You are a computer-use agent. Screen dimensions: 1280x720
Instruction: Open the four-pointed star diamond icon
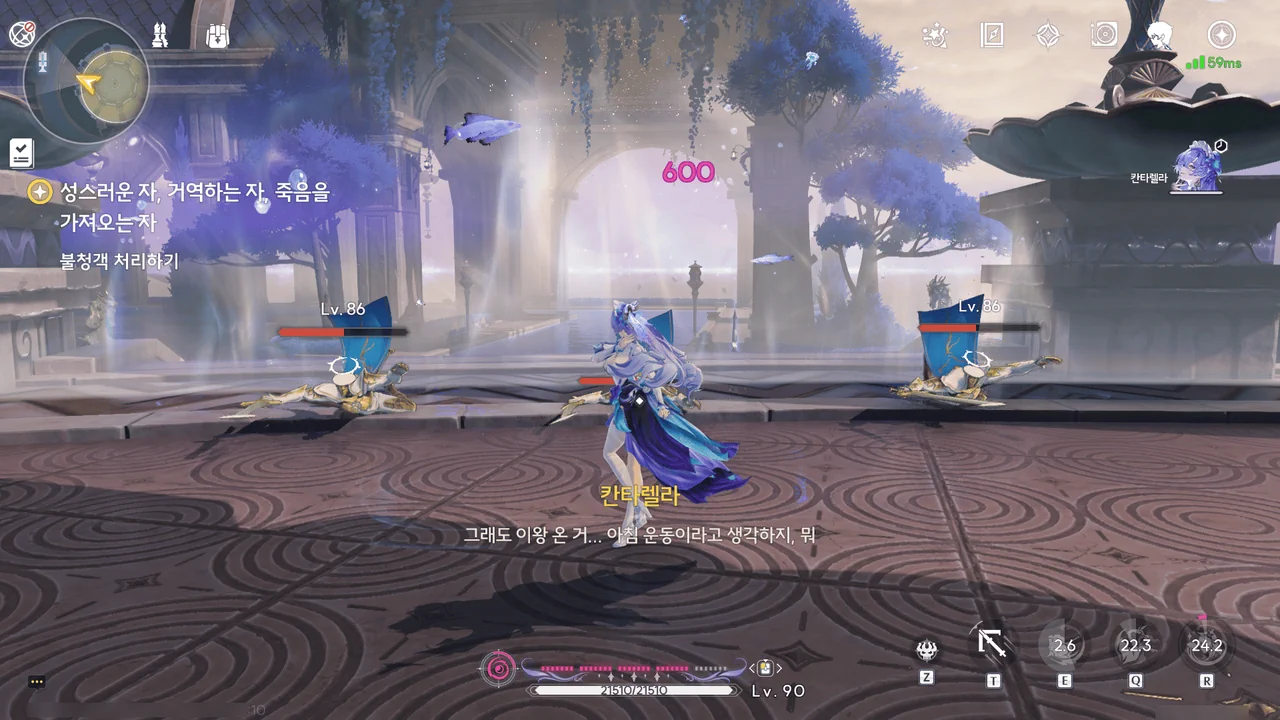1048,36
